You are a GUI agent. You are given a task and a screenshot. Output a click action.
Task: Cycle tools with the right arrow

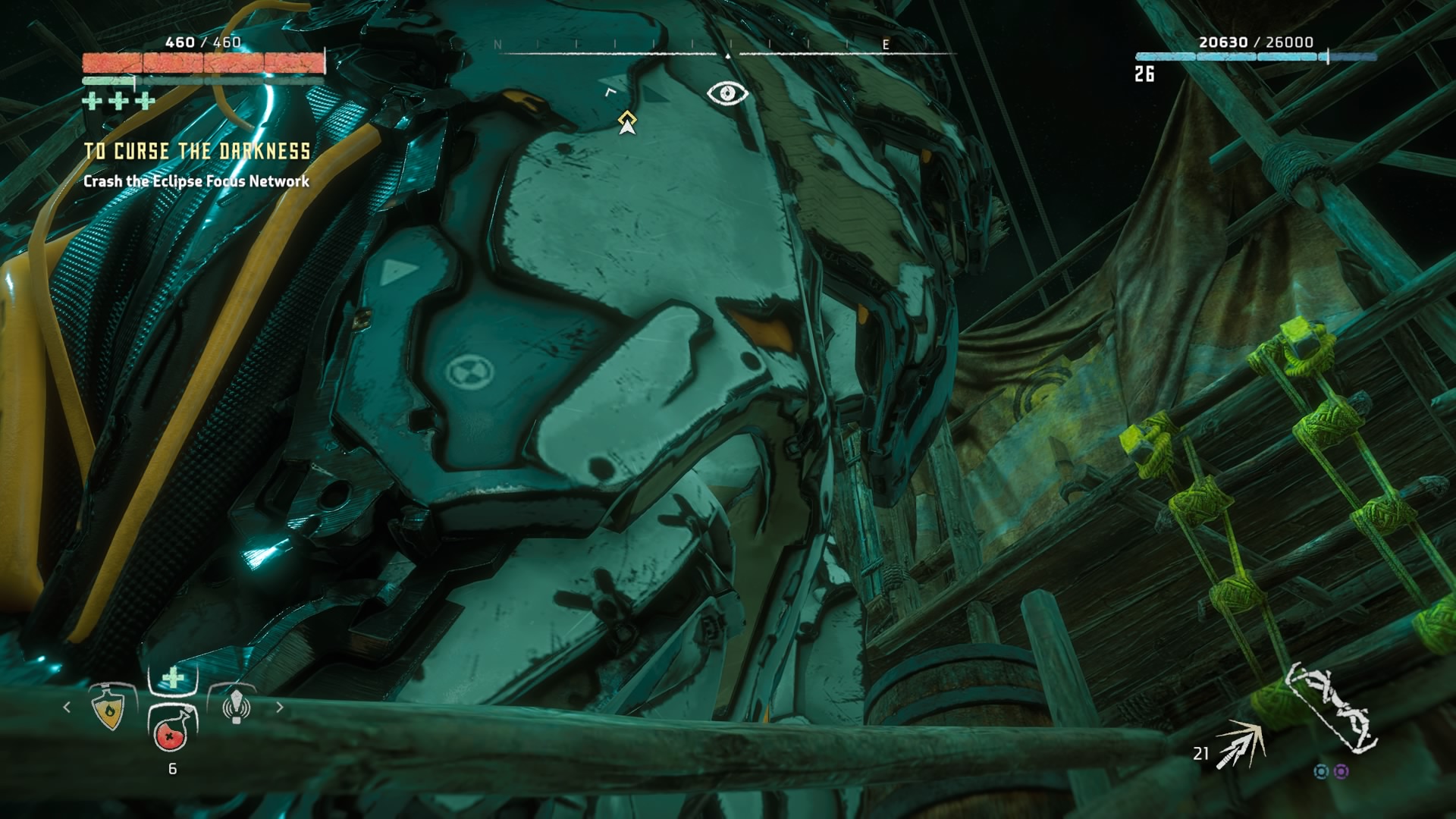(x=280, y=708)
